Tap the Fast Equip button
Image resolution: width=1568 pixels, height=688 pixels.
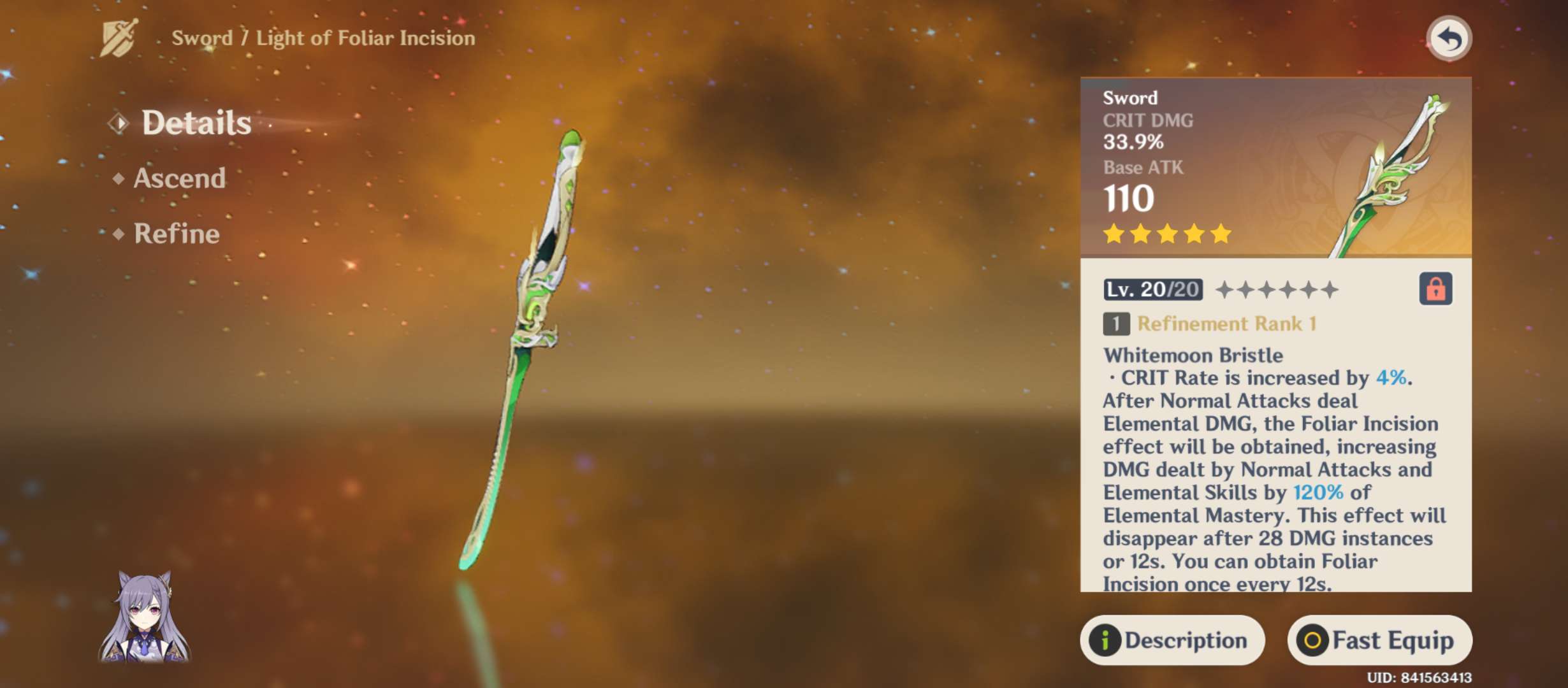pyautogui.click(x=1379, y=640)
